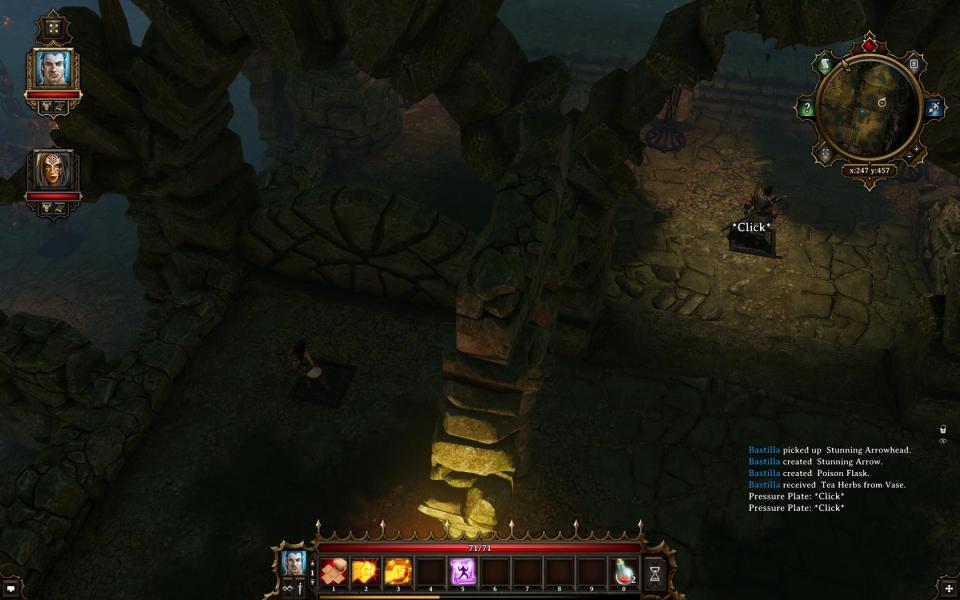The width and height of the screenshot is (960, 600).
Task: Use the bandage first aid skill
Action: [335, 571]
